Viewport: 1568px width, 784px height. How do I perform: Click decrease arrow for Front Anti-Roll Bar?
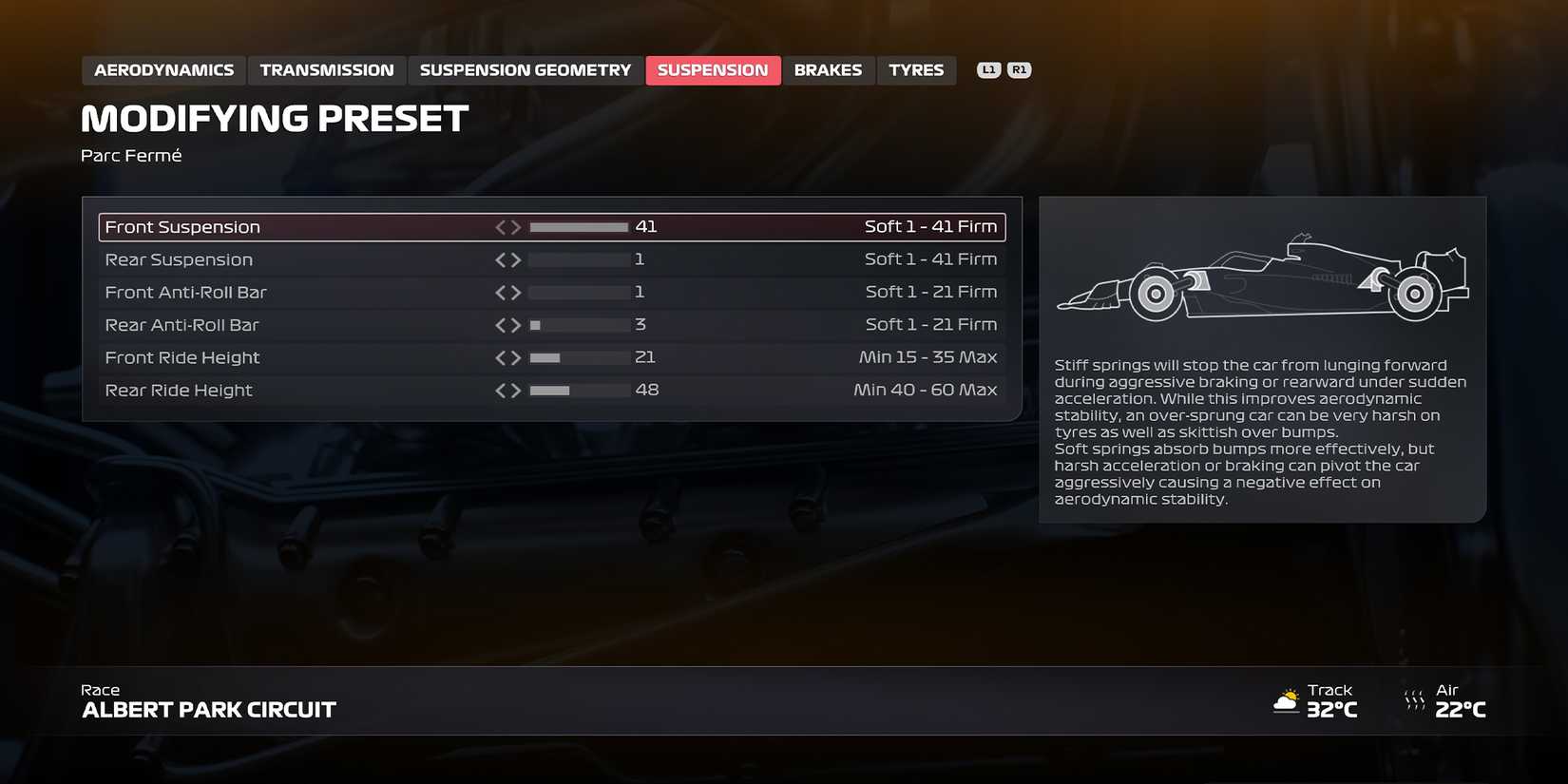click(501, 292)
